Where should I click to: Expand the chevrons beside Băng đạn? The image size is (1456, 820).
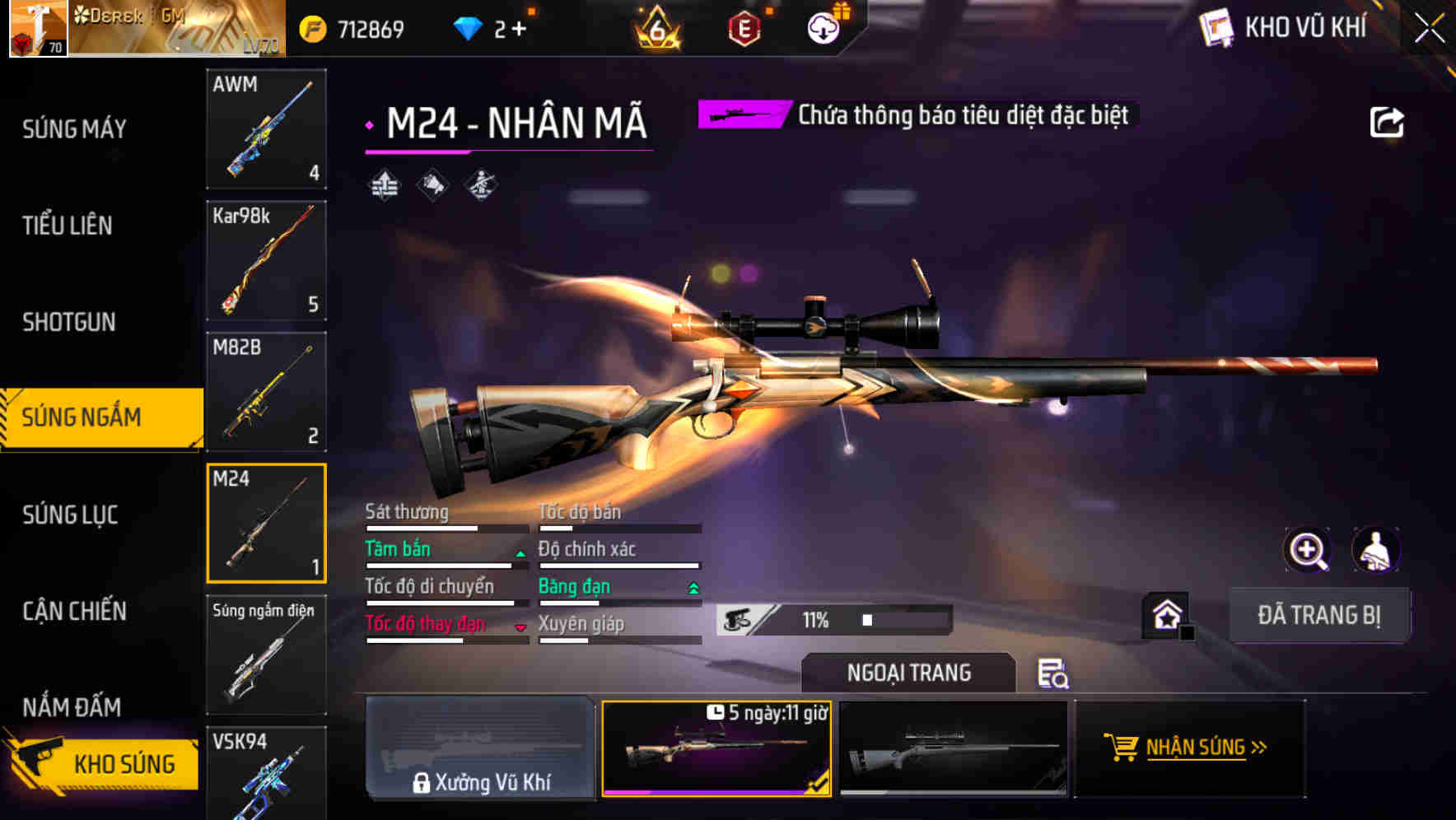click(x=691, y=588)
